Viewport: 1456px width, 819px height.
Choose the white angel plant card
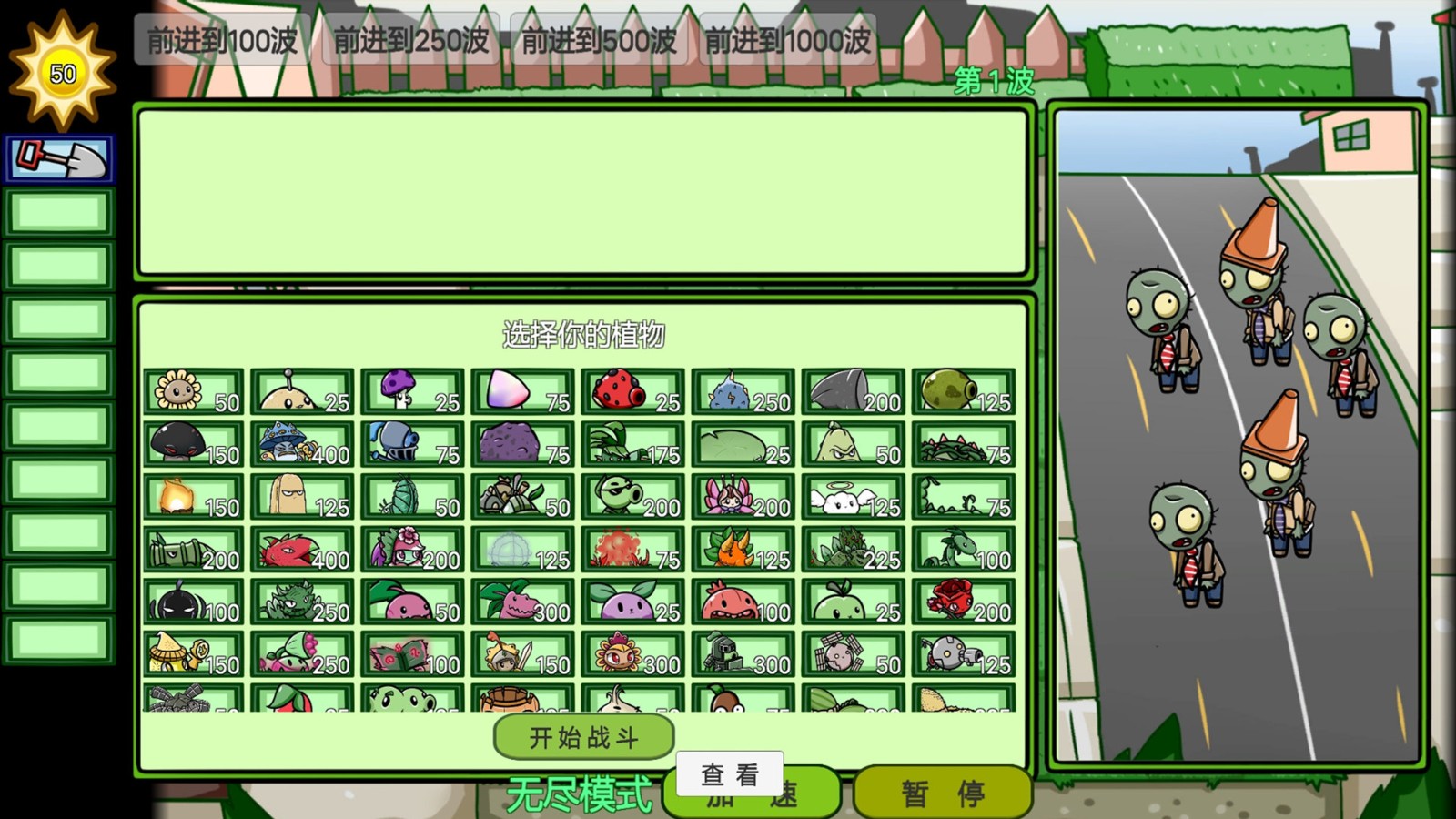coord(854,497)
